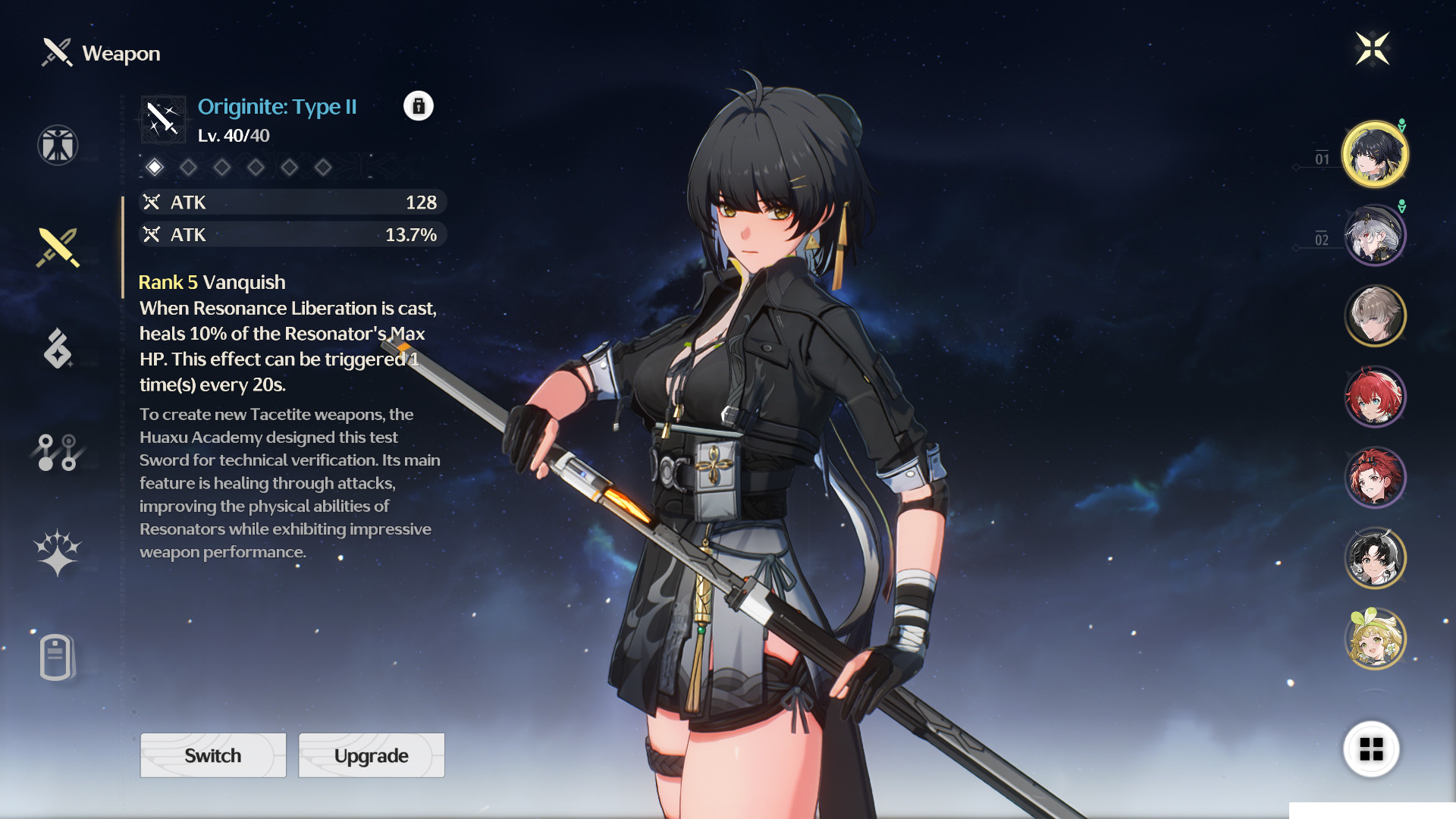Toggle the weapon lock padlock
1456x819 pixels.
[x=419, y=106]
